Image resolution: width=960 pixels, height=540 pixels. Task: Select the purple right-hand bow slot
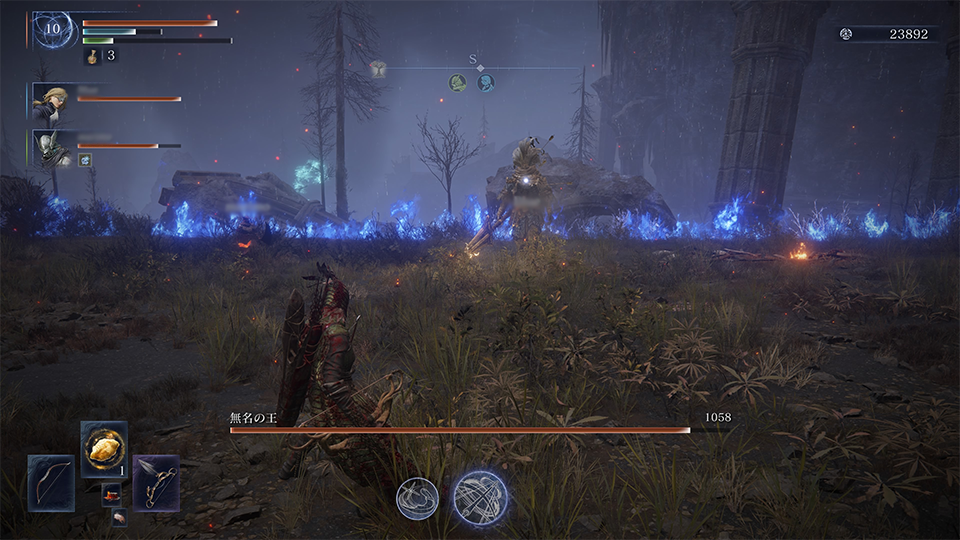156,483
